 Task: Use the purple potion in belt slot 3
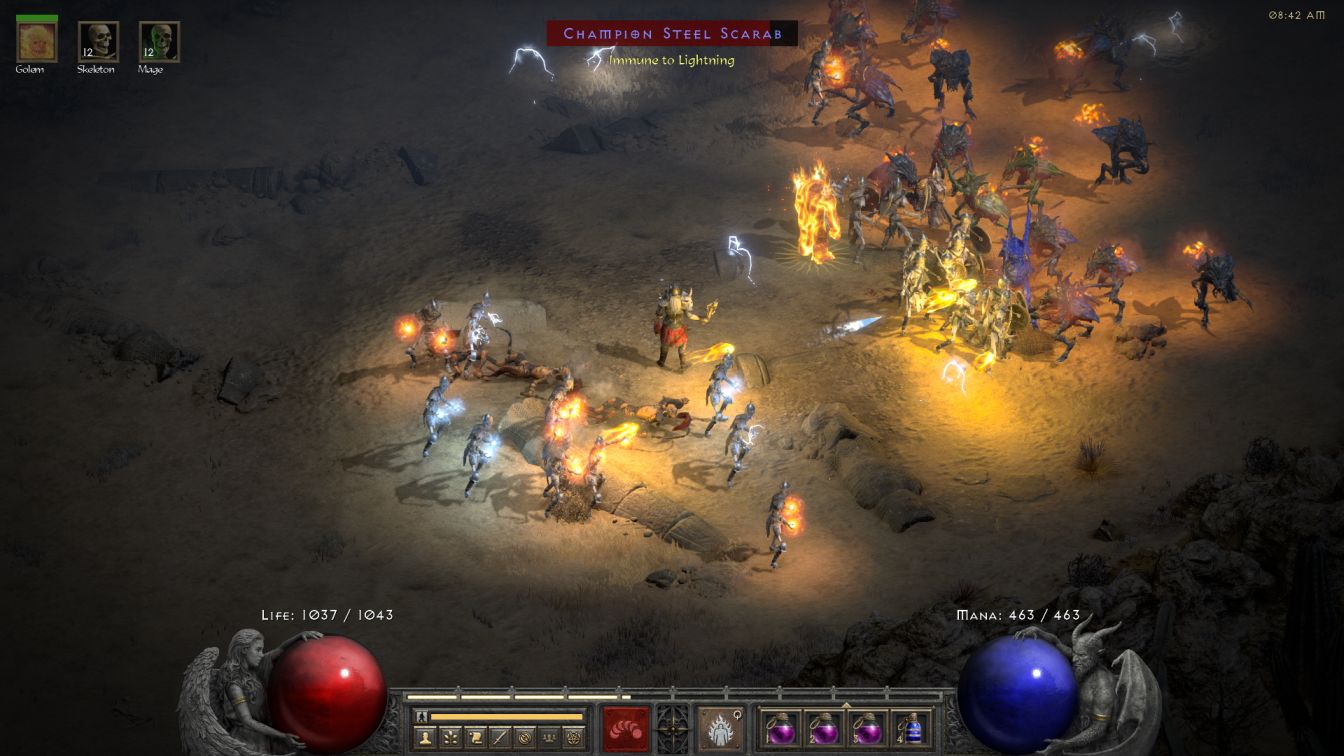tap(867, 728)
